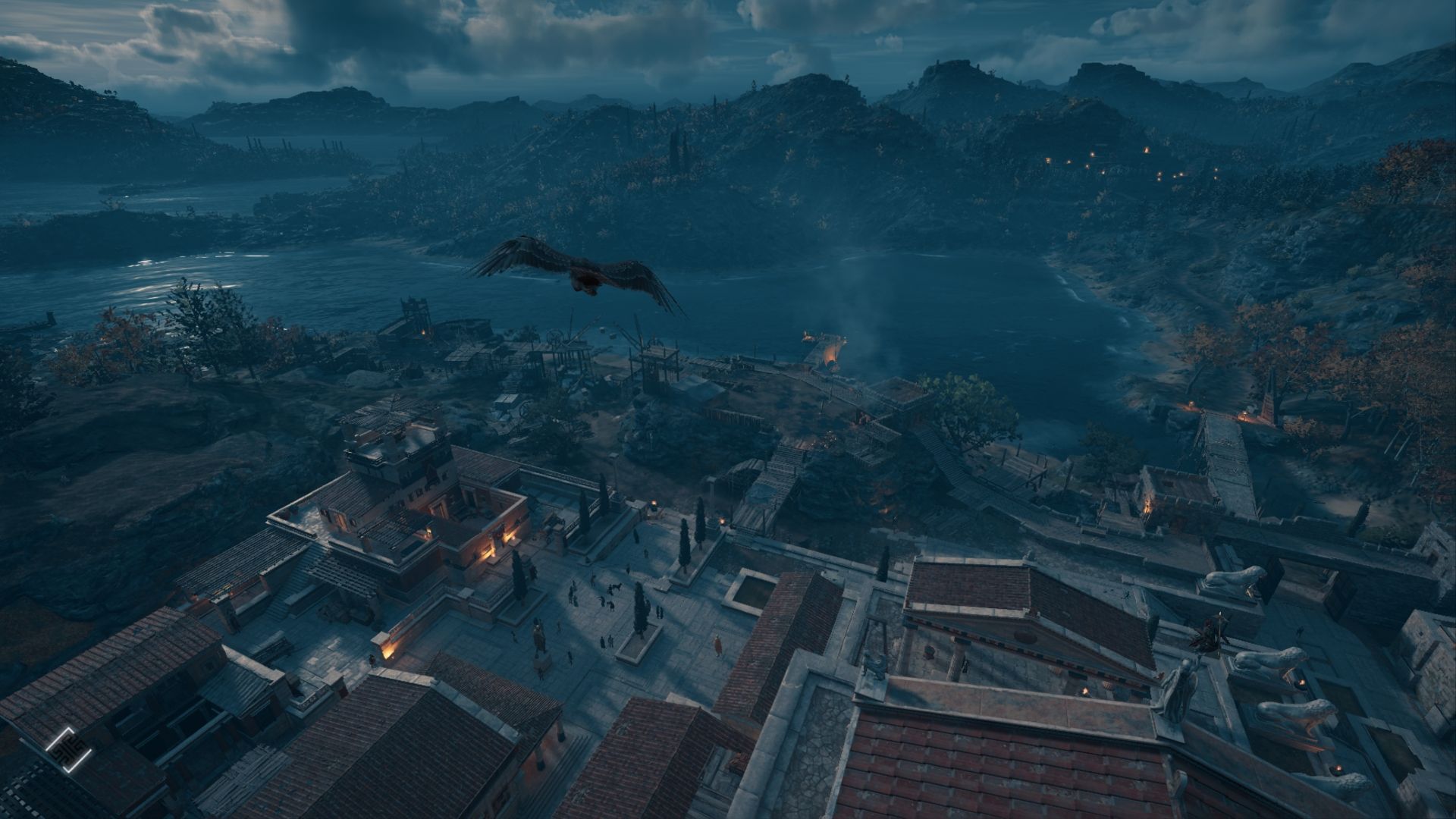1456x819 pixels.
Task: Select the diamond-framed maze location marker
Action: tap(68, 749)
